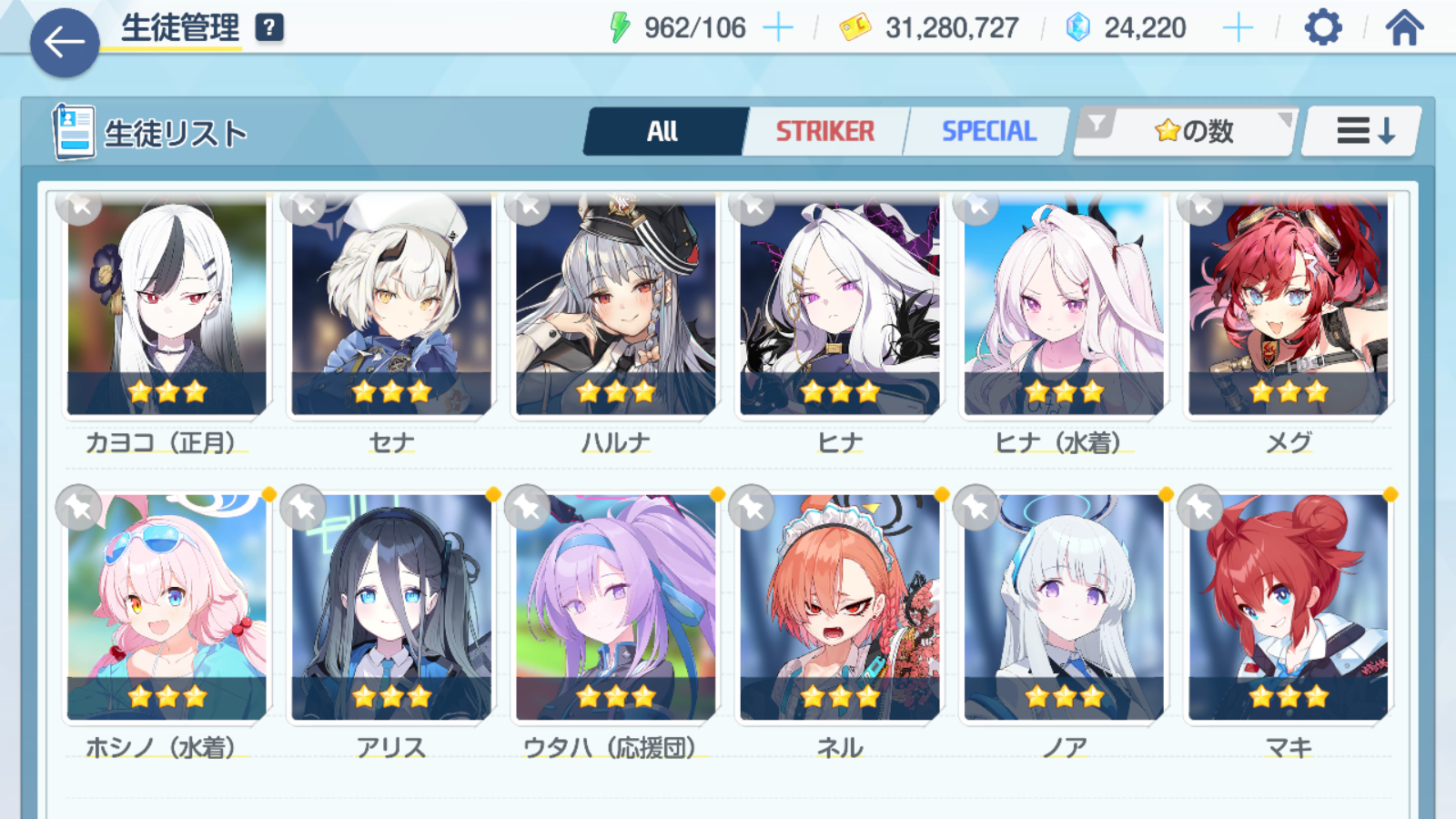
Task: Toggle the pin icon on マキ's card
Action: (1201, 507)
